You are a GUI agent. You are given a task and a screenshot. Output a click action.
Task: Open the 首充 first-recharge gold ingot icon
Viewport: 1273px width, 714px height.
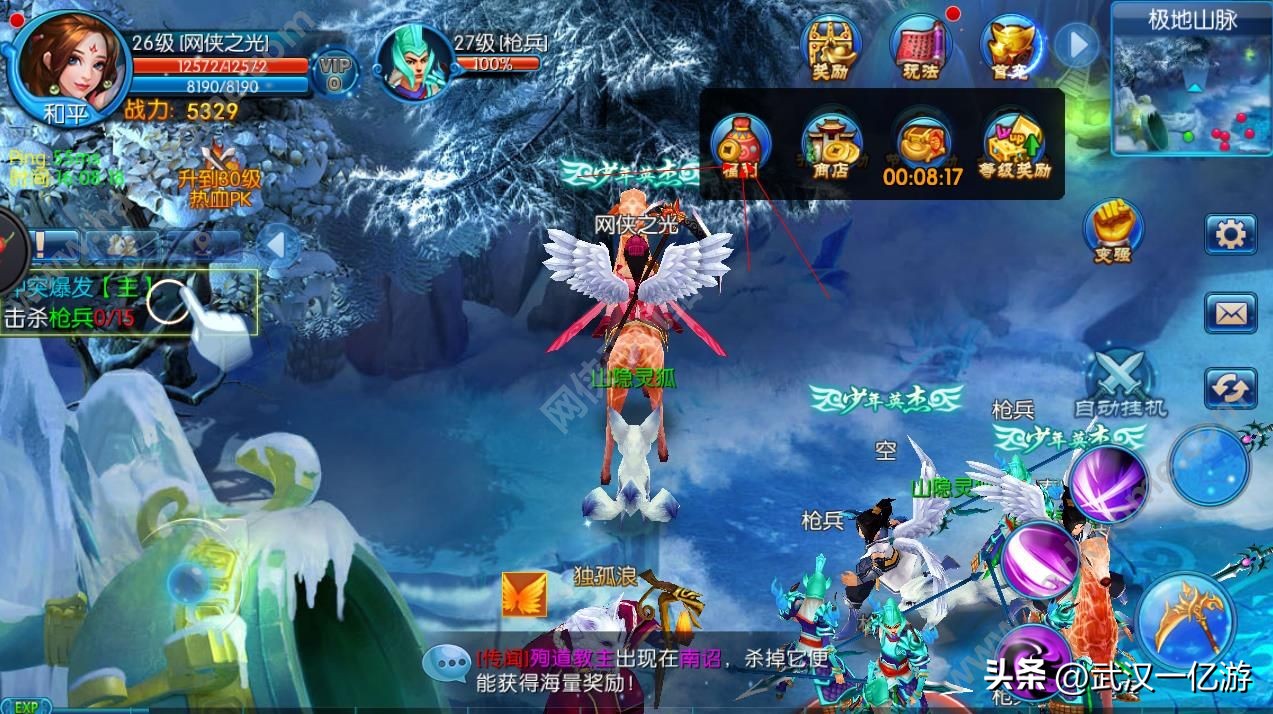click(x=1010, y=48)
